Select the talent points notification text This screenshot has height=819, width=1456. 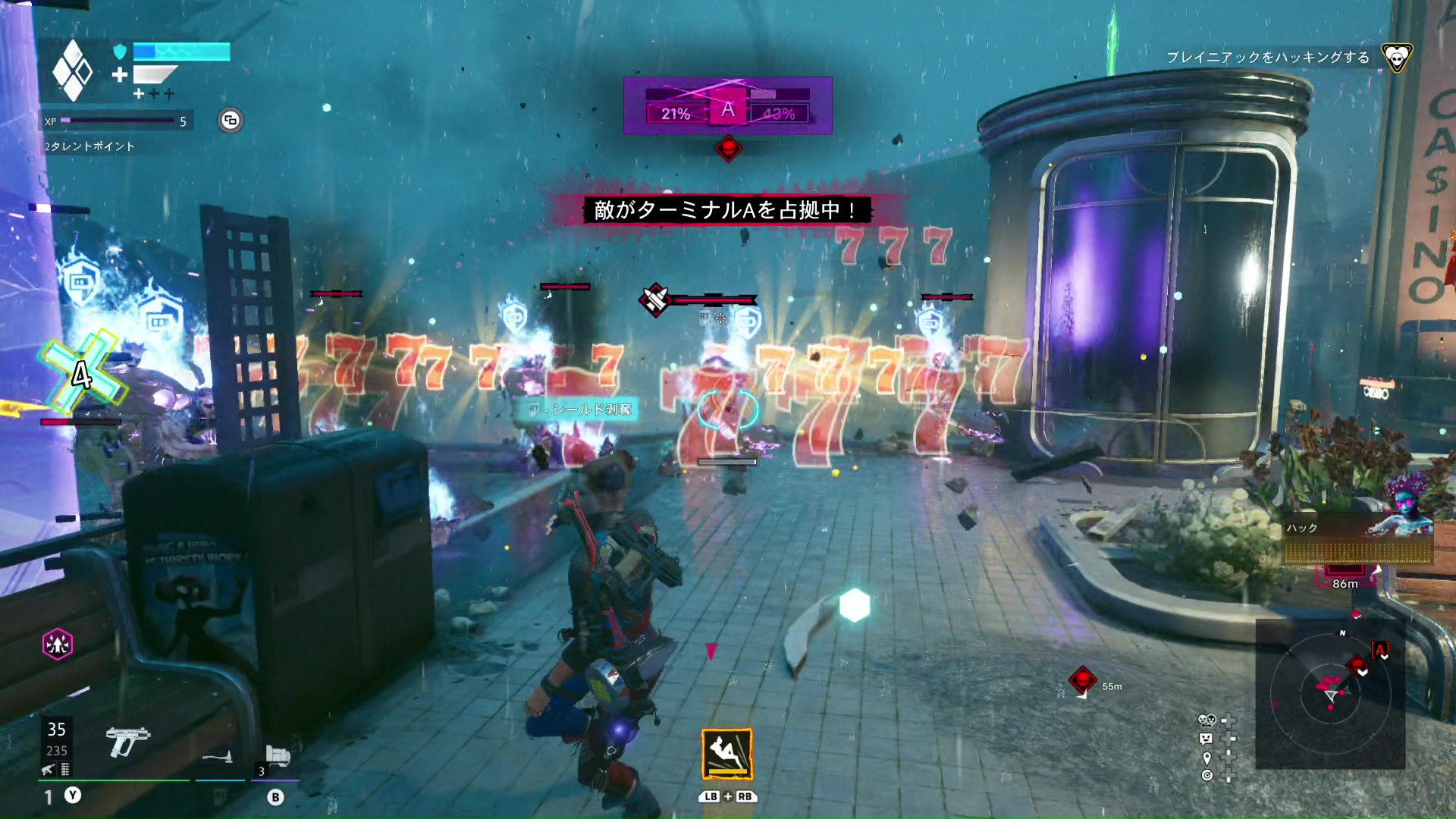coord(89,146)
